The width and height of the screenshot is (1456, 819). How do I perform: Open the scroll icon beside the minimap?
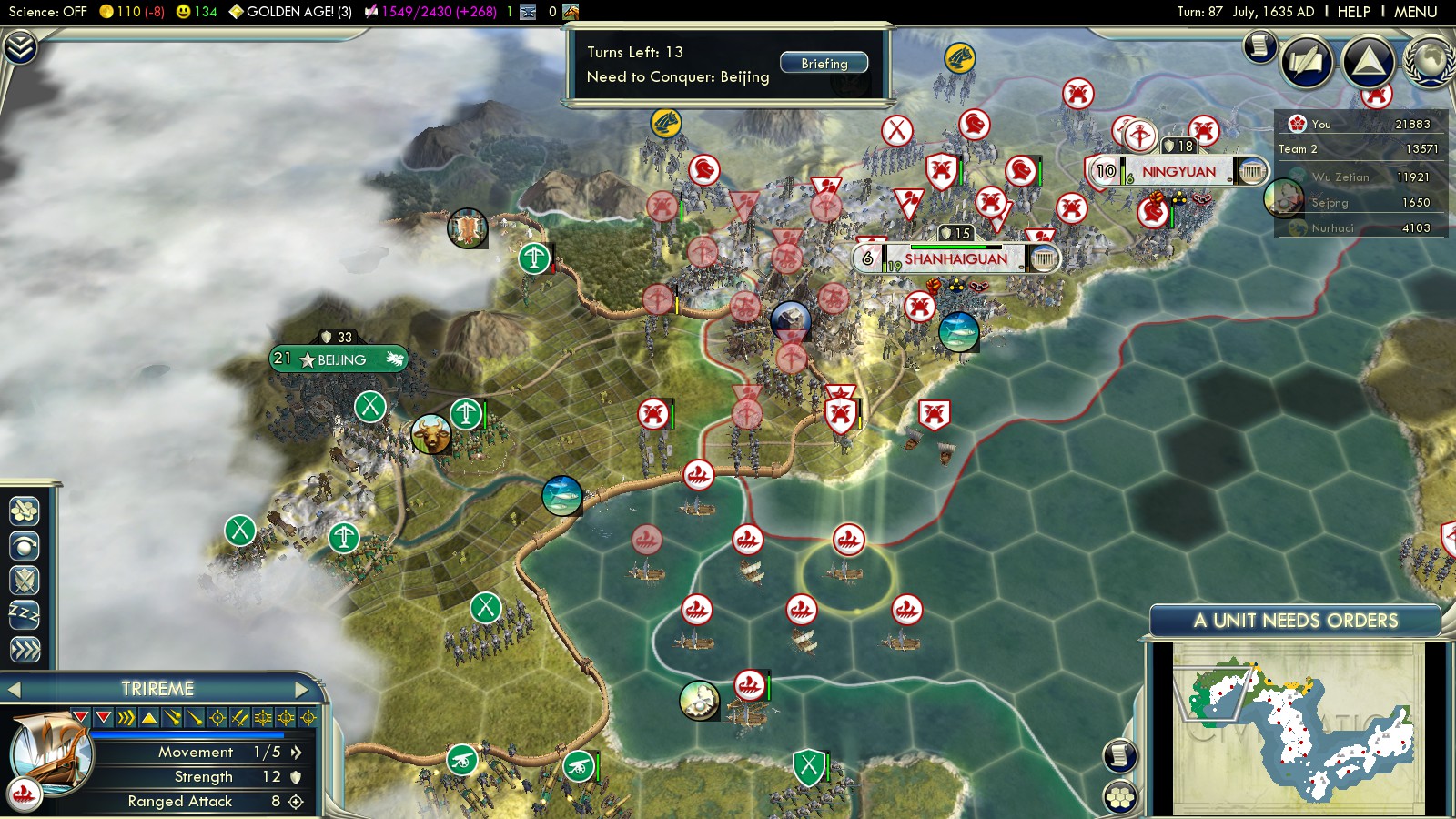click(x=1120, y=755)
